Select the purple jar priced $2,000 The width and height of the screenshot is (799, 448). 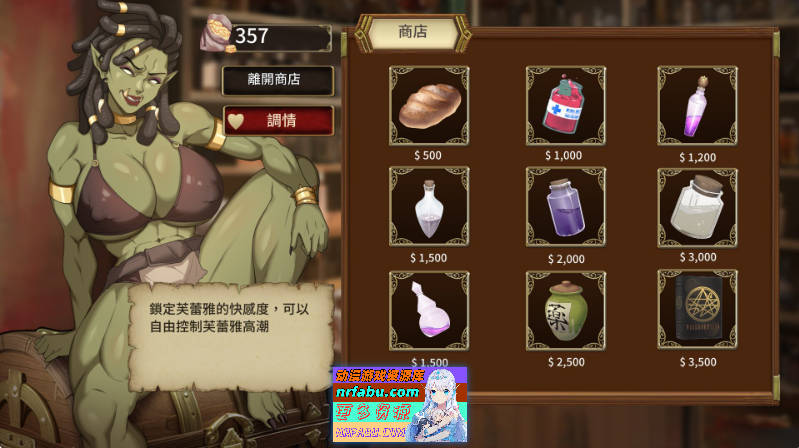[x=565, y=206]
